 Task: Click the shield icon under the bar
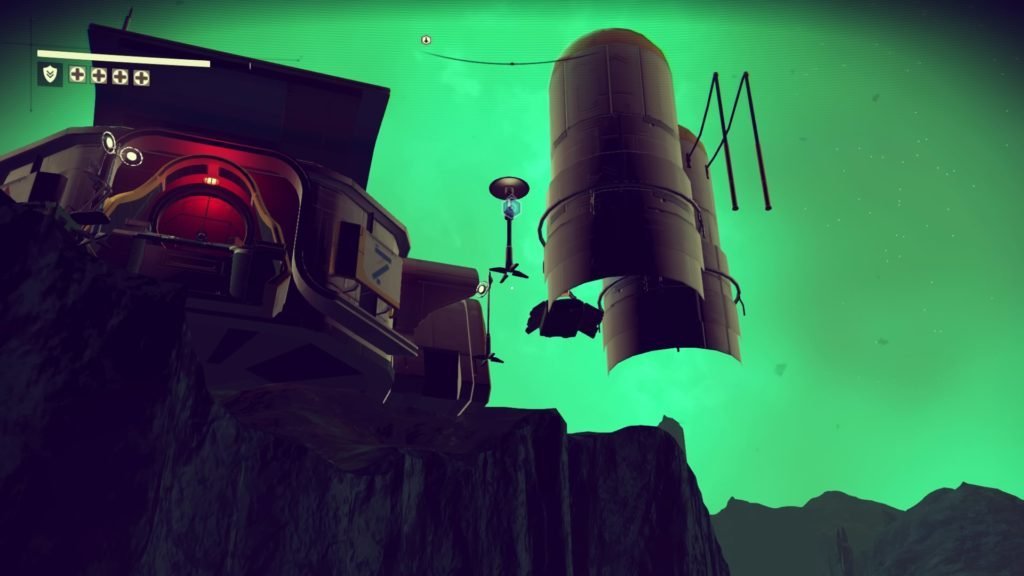49,74
